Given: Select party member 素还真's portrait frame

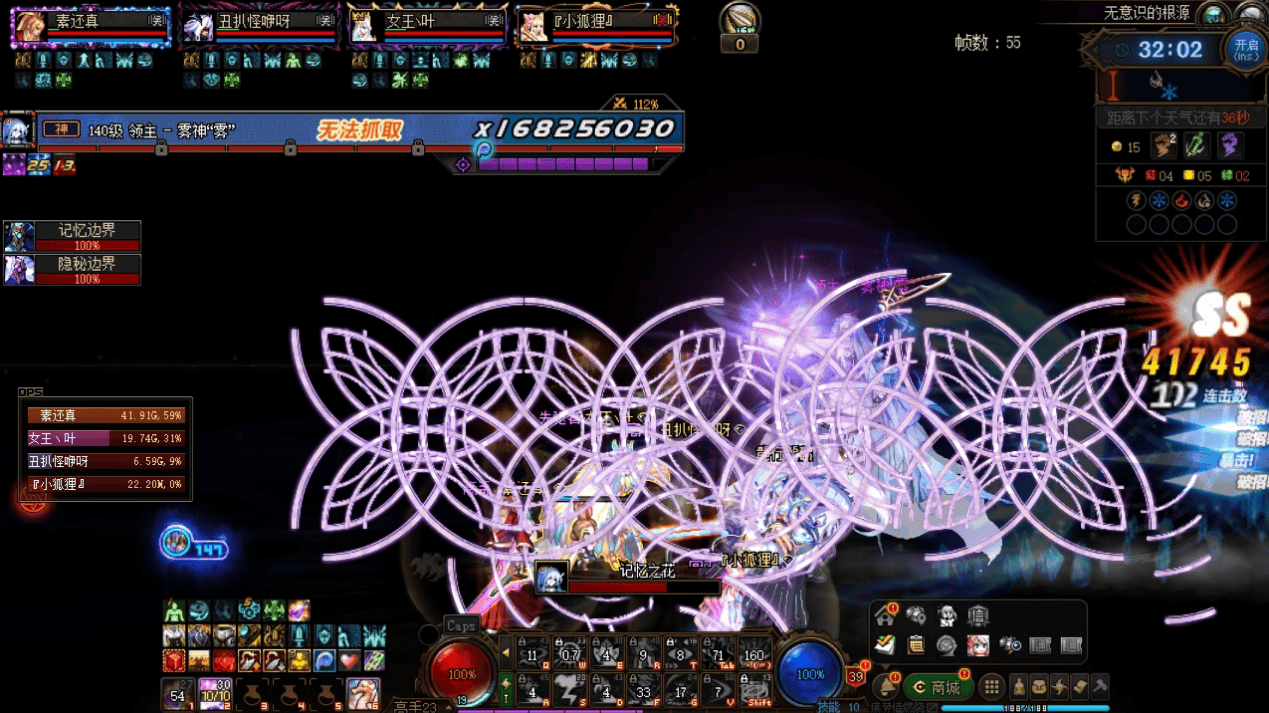Looking at the screenshot, I should pos(90,27).
